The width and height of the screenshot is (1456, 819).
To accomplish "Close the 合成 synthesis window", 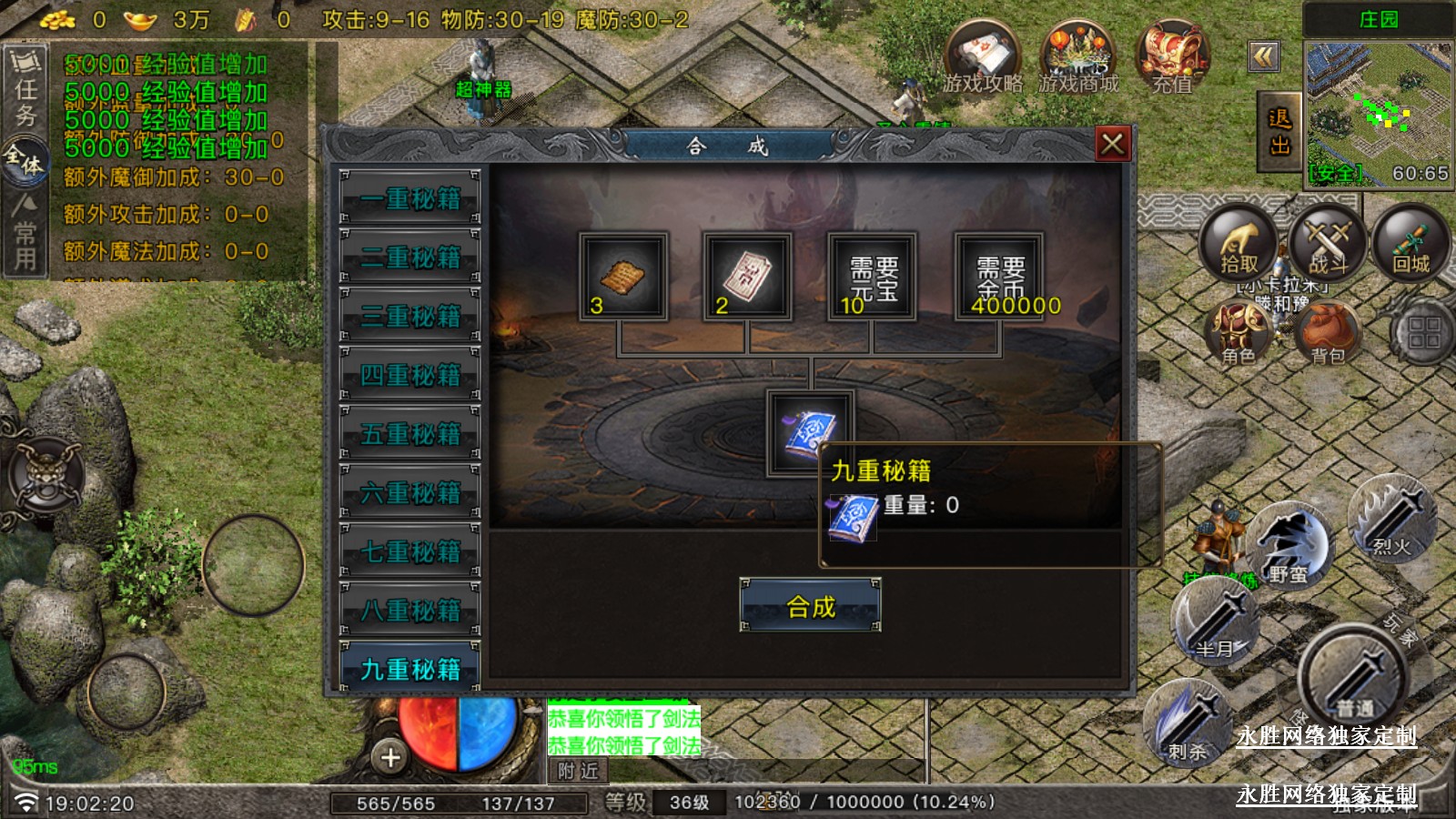I will coord(1112,144).
